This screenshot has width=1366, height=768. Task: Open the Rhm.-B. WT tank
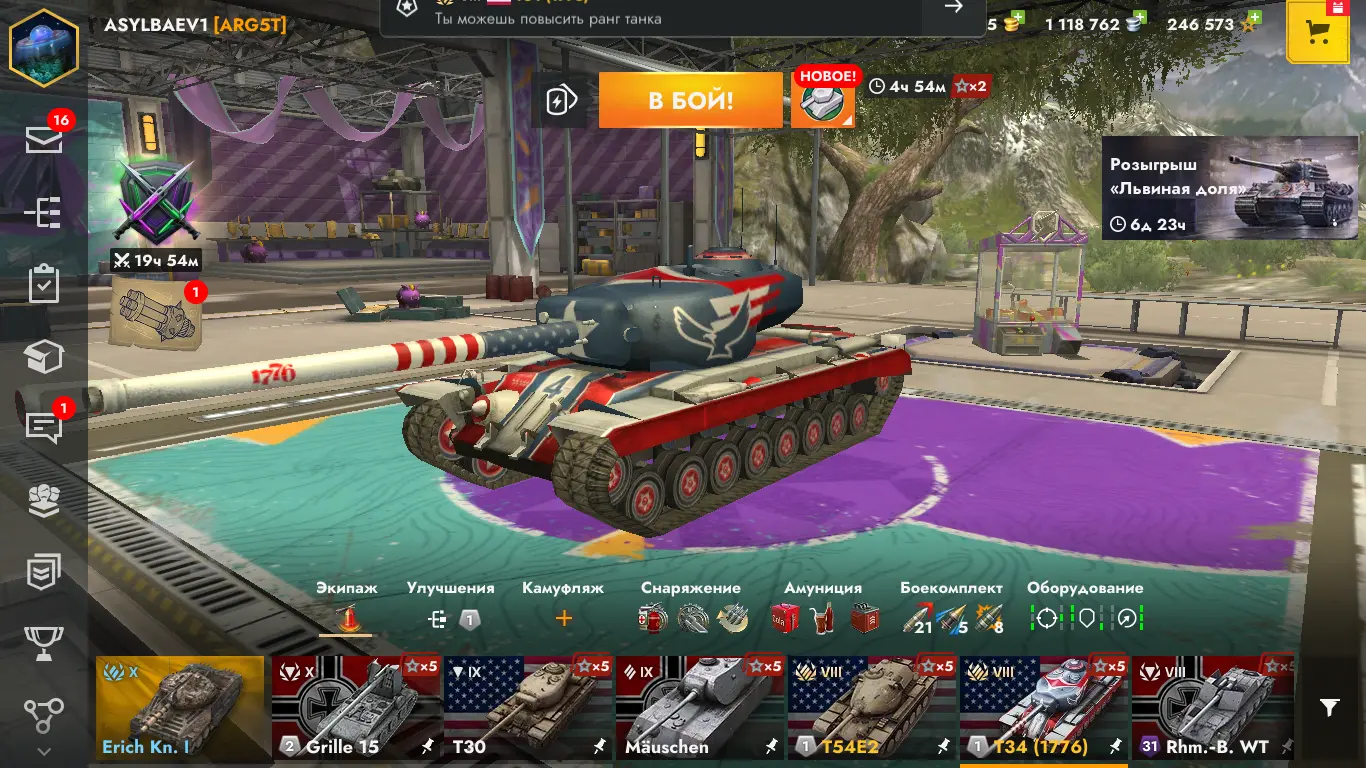tap(1212, 707)
